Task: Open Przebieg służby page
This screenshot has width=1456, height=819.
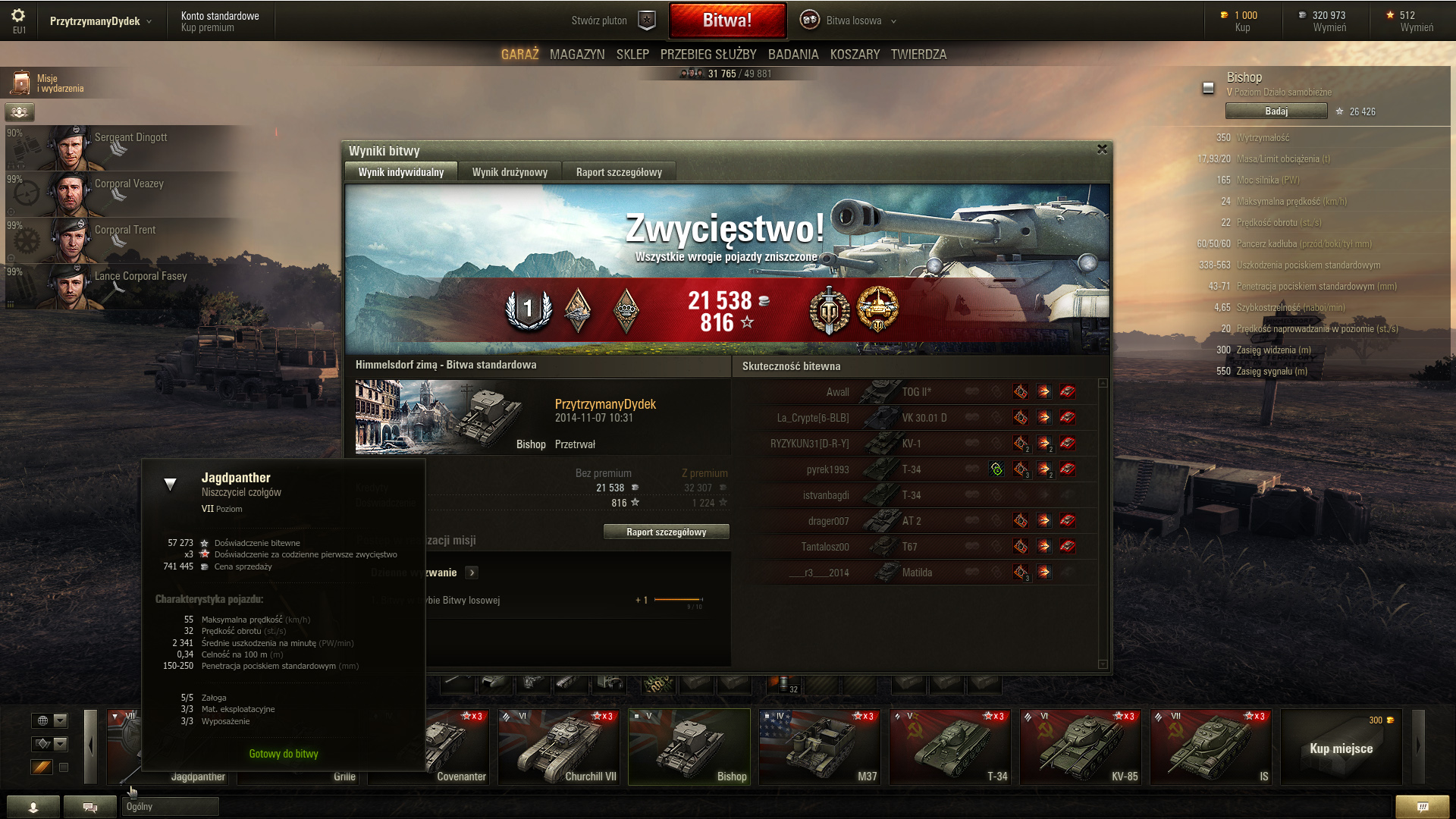Action: (708, 55)
